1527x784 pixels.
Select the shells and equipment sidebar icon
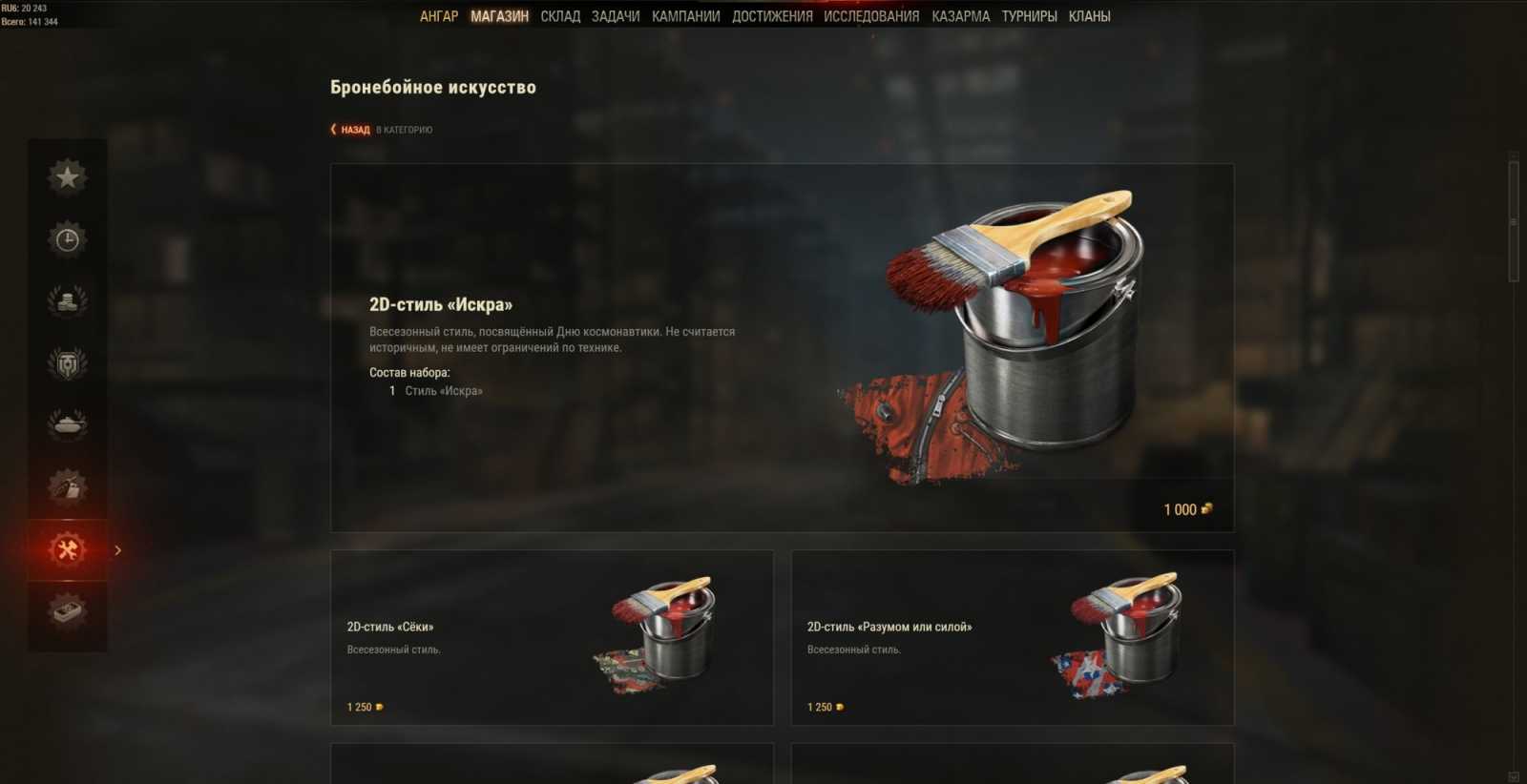67,487
